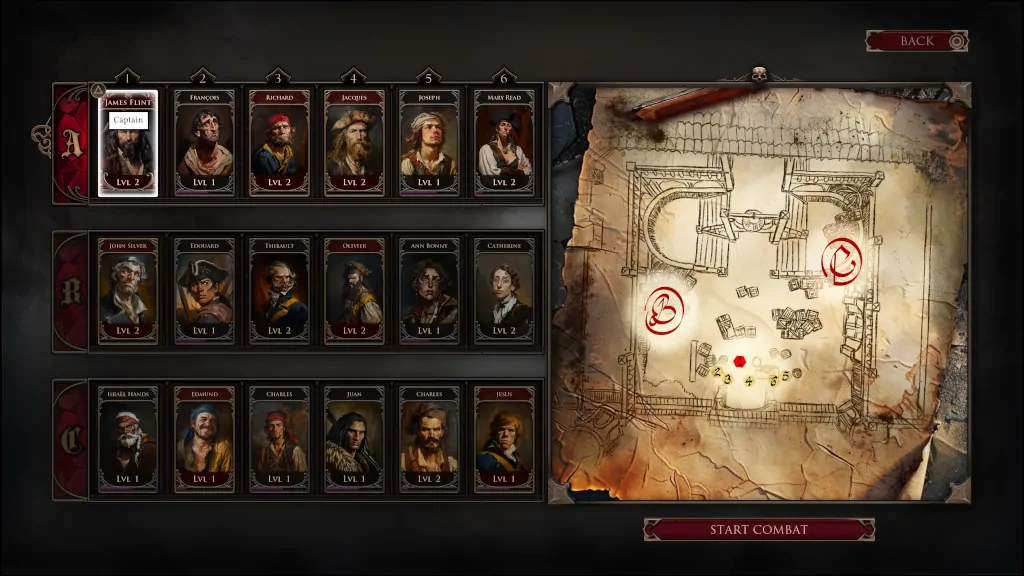Pick Richard's pirate card
Viewport: 1024px width, 576px height.
279,143
